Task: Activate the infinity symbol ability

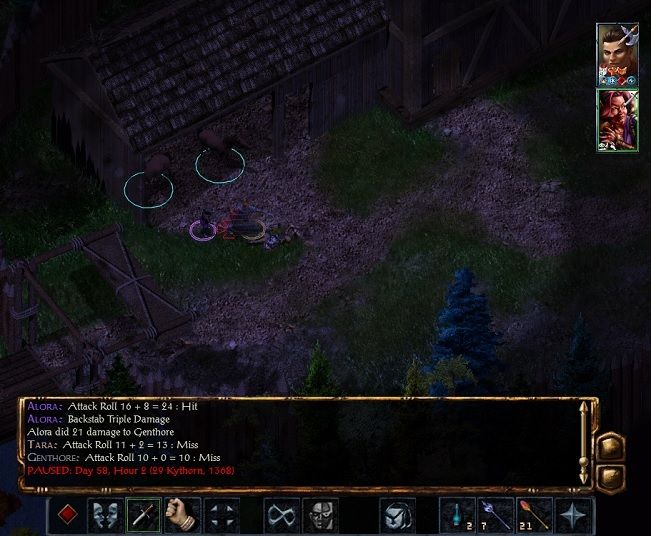Action: click(283, 516)
